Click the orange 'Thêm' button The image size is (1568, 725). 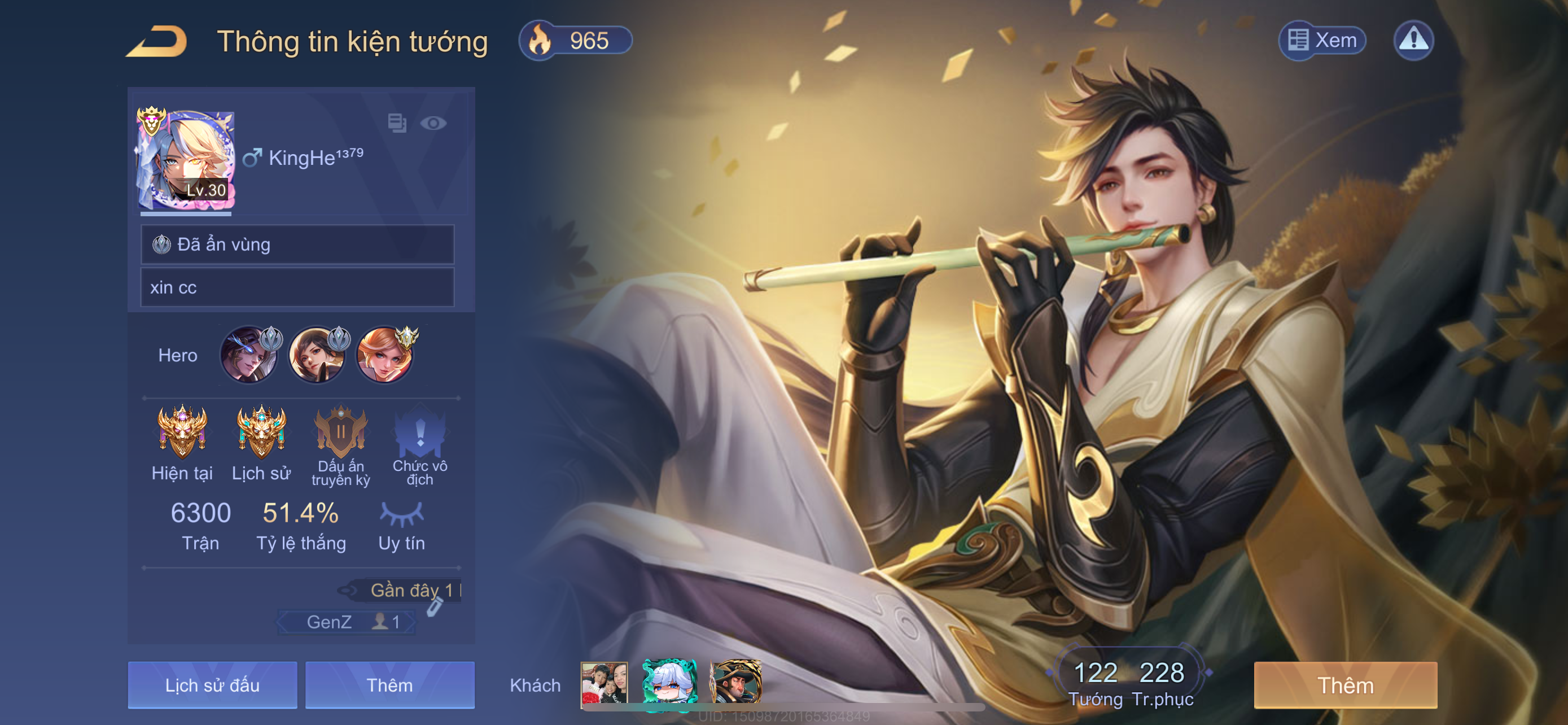[x=1345, y=685]
